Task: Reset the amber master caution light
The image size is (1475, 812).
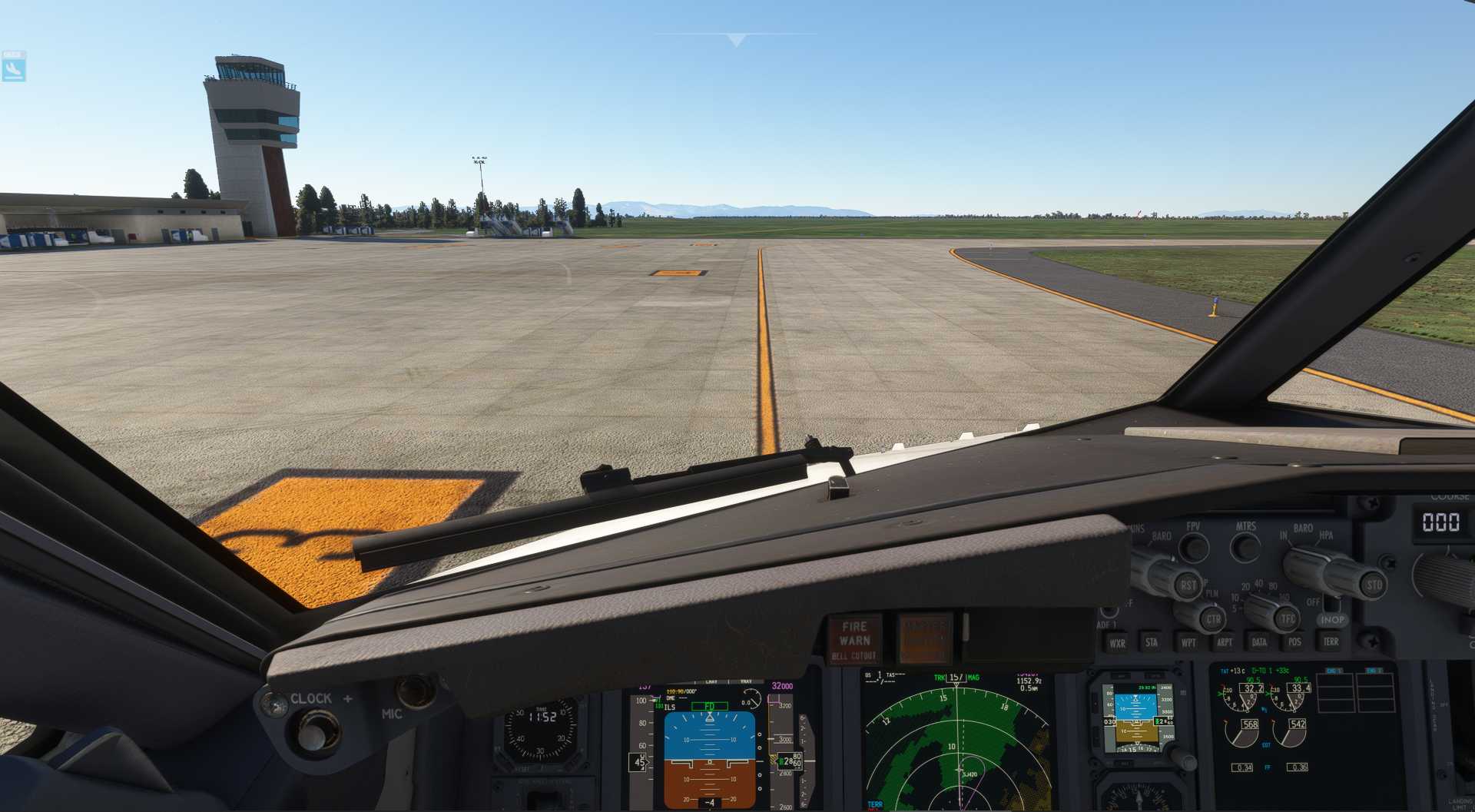Action: pyautogui.click(x=925, y=638)
